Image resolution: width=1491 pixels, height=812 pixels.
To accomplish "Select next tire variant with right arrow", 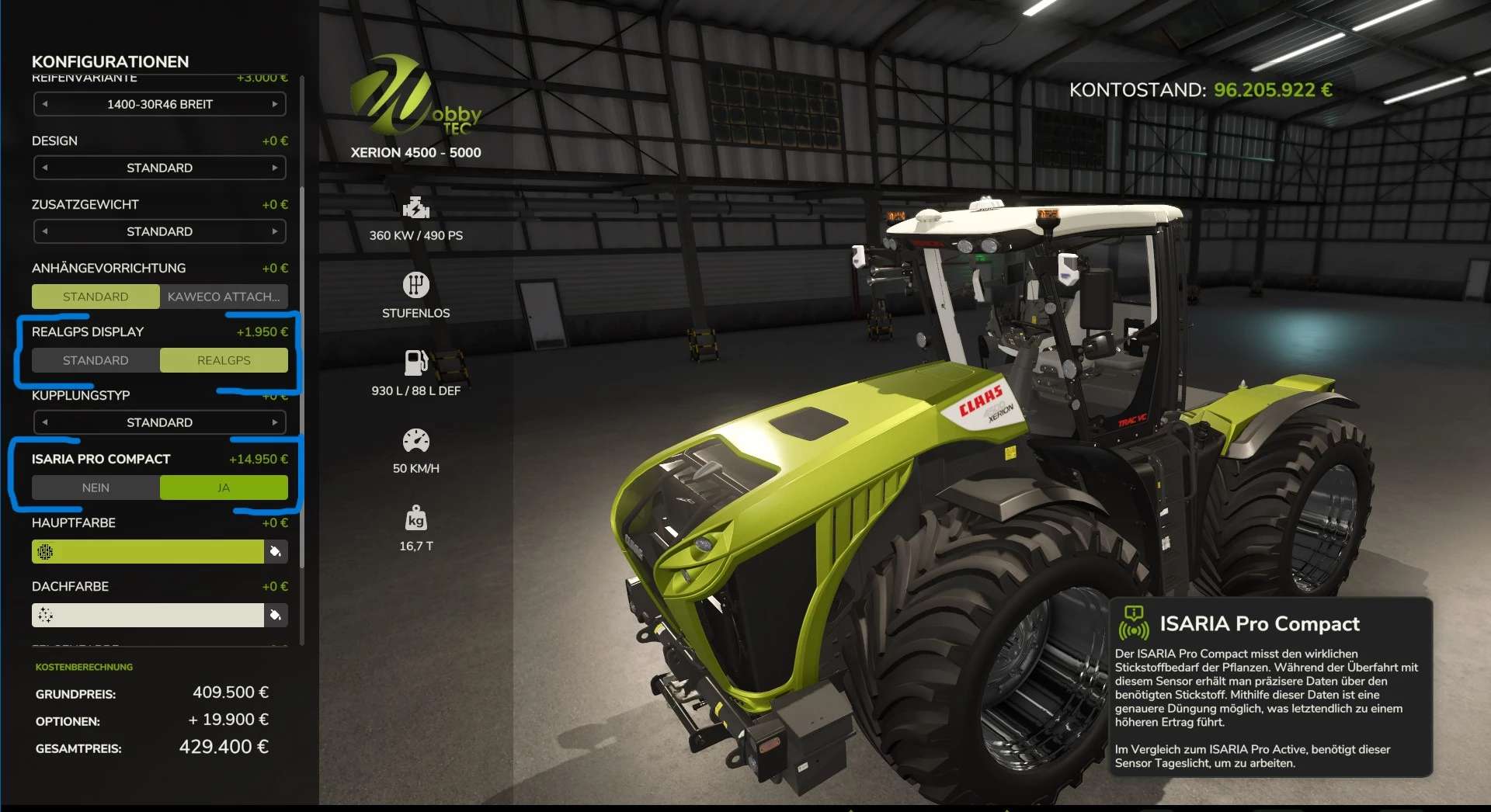I will [275, 104].
